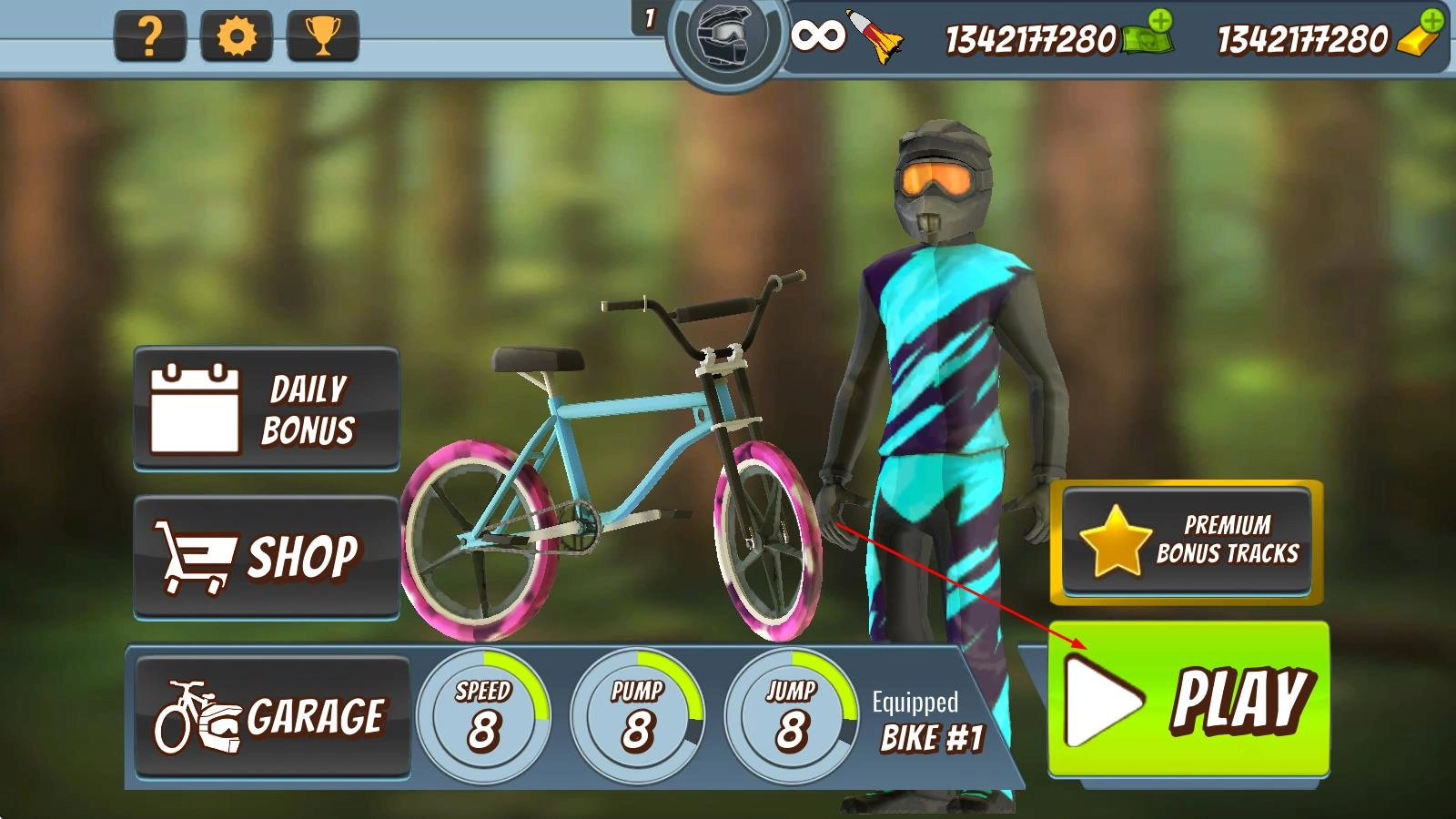This screenshot has width=1456, height=819.
Task: Select the rider helmet profile badge
Action: (x=724, y=38)
